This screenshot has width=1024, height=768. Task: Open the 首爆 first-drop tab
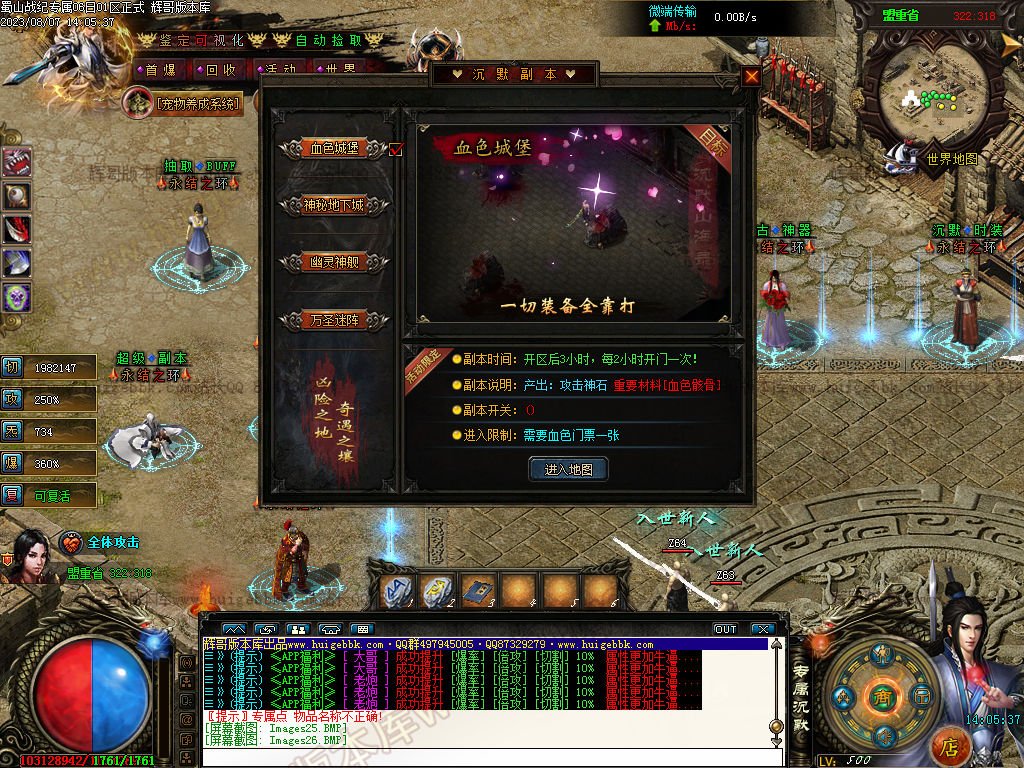160,70
